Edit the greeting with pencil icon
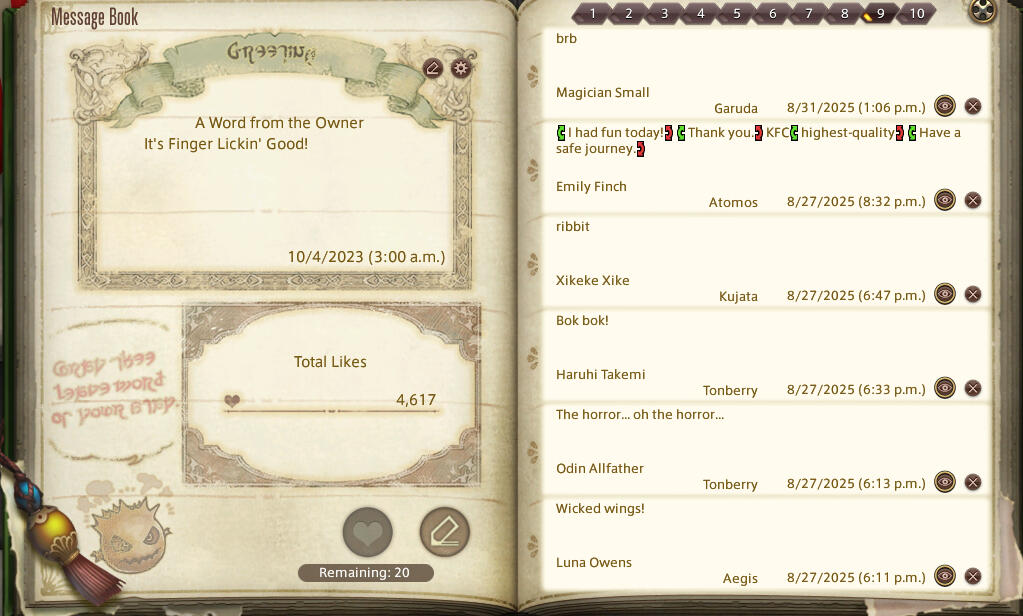 [x=433, y=68]
